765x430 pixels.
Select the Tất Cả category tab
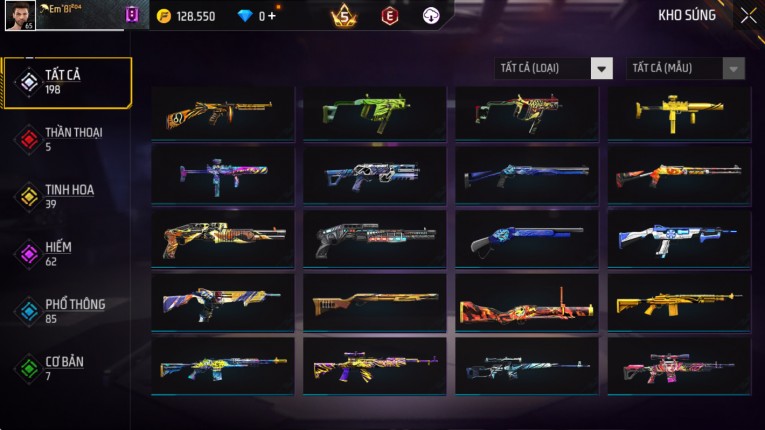click(x=67, y=82)
